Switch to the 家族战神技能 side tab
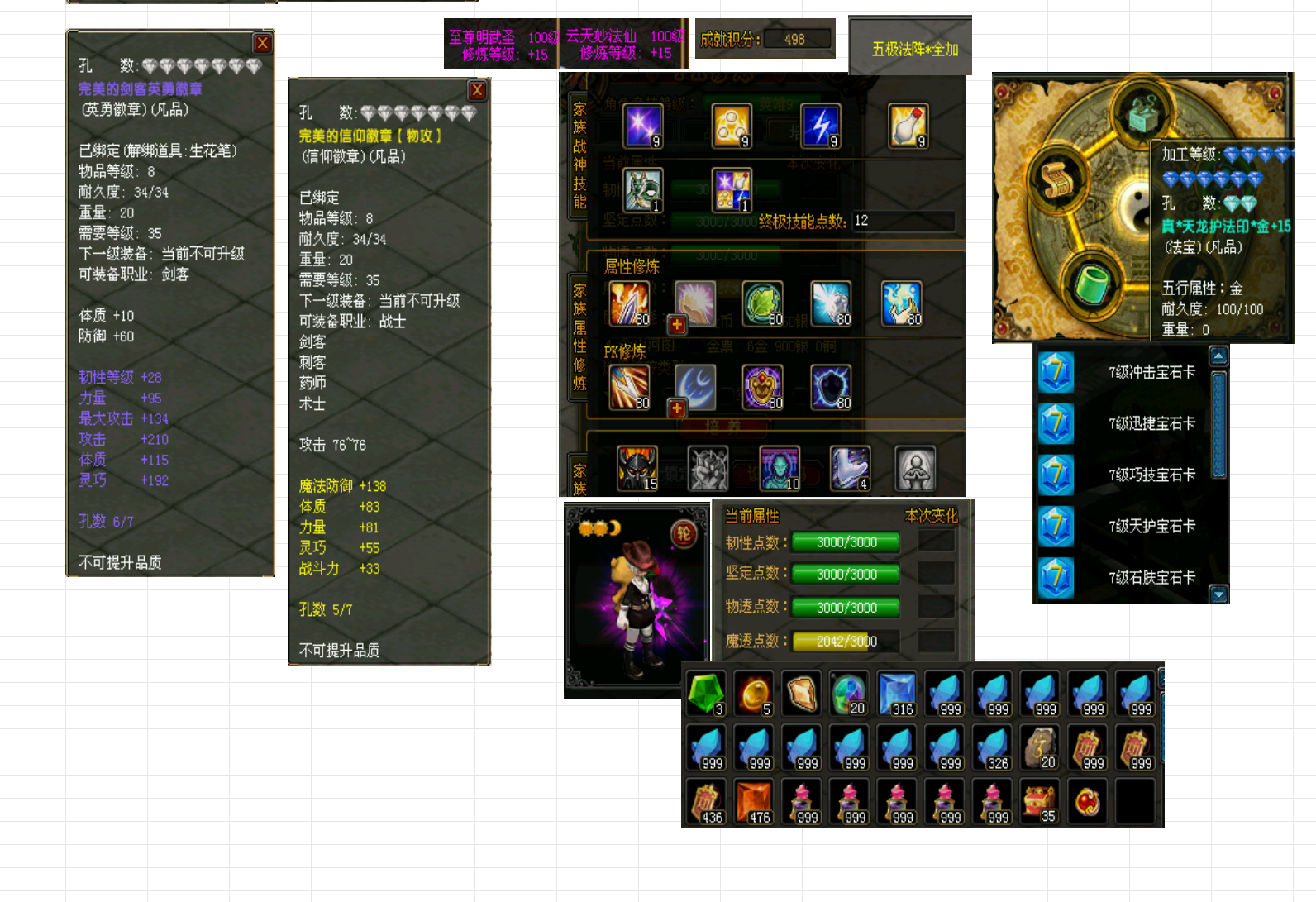 click(x=576, y=149)
